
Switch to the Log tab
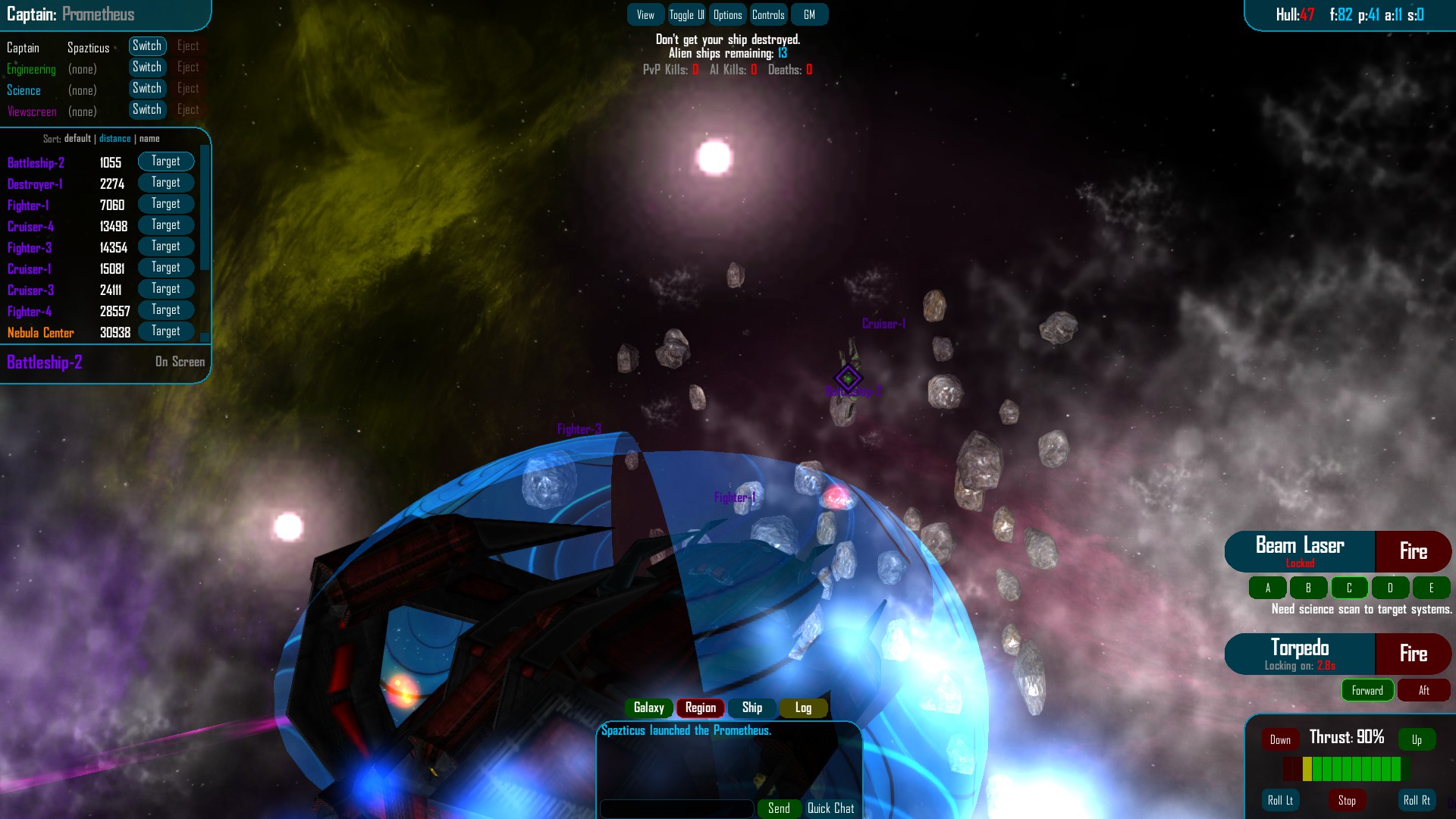click(x=803, y=708)
